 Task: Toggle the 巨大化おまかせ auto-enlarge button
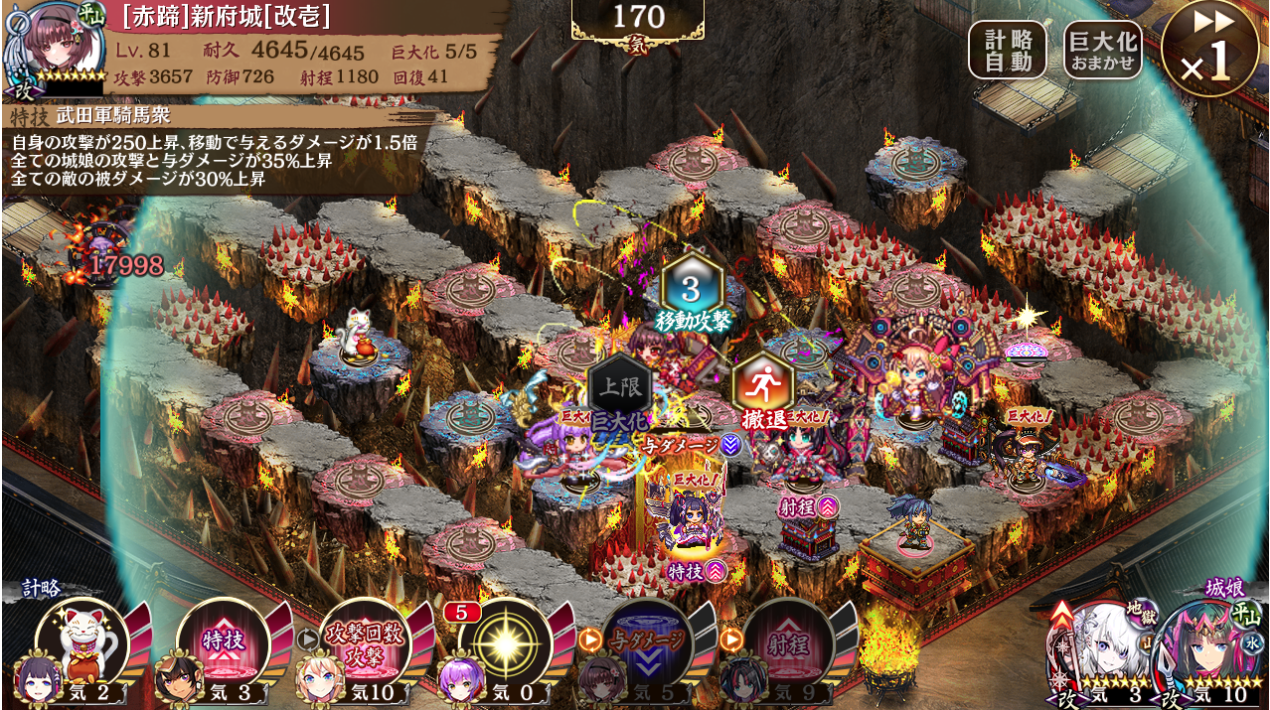tap(1103, 50)
